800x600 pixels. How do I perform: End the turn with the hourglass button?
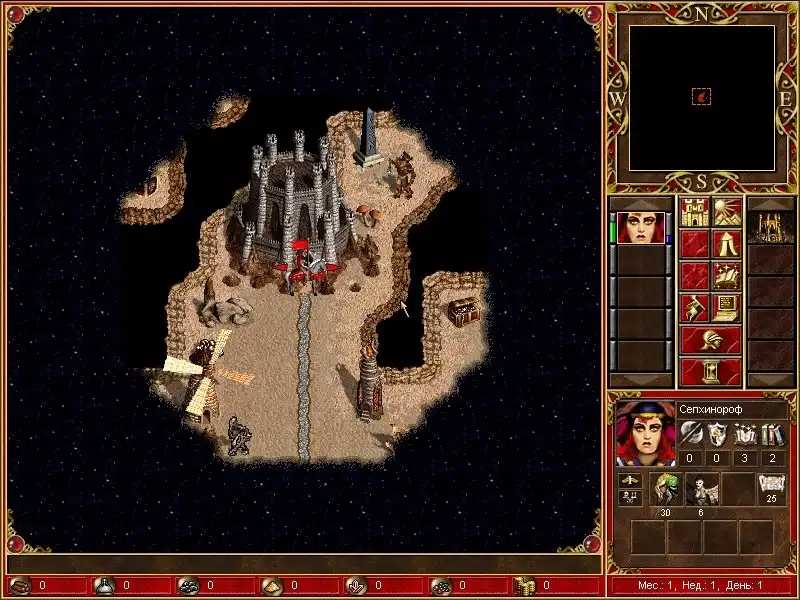click(711, 371)
